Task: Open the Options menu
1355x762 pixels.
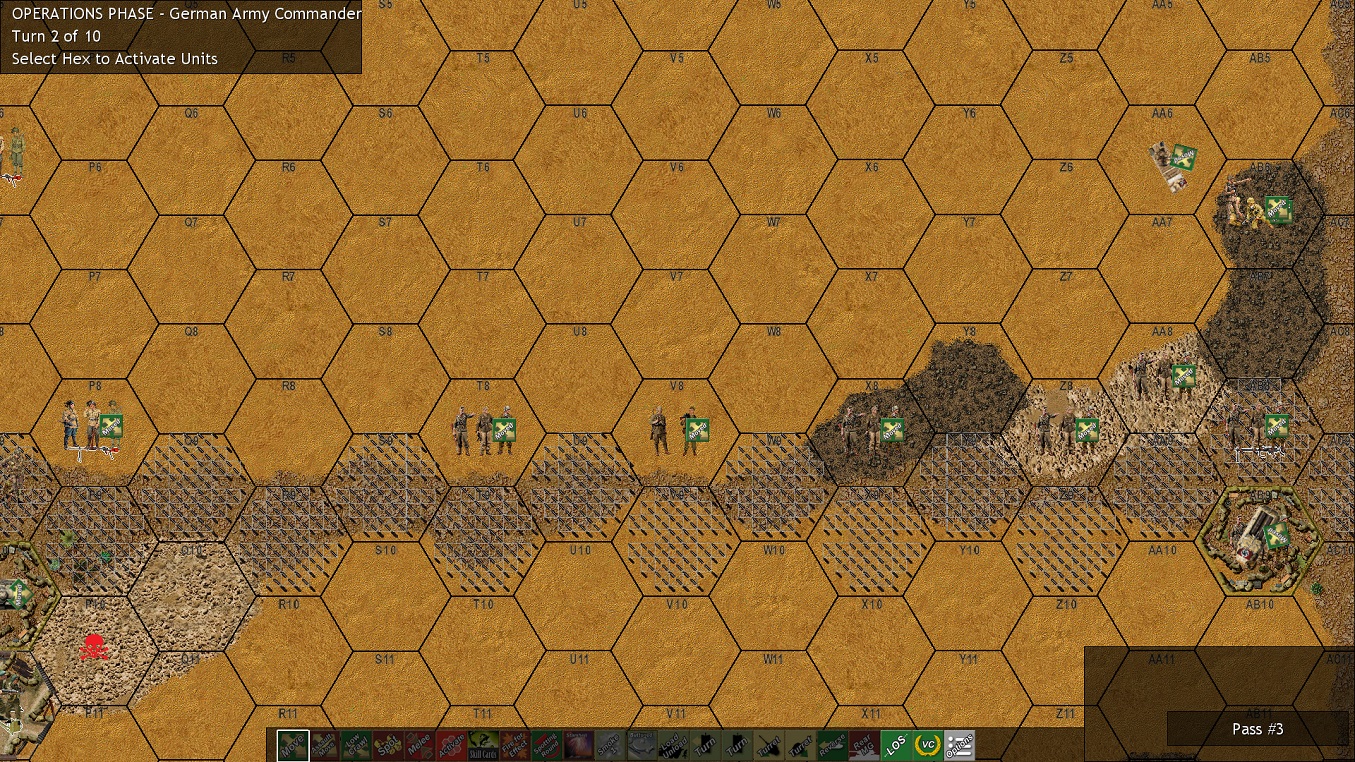Action: point(959,745)
